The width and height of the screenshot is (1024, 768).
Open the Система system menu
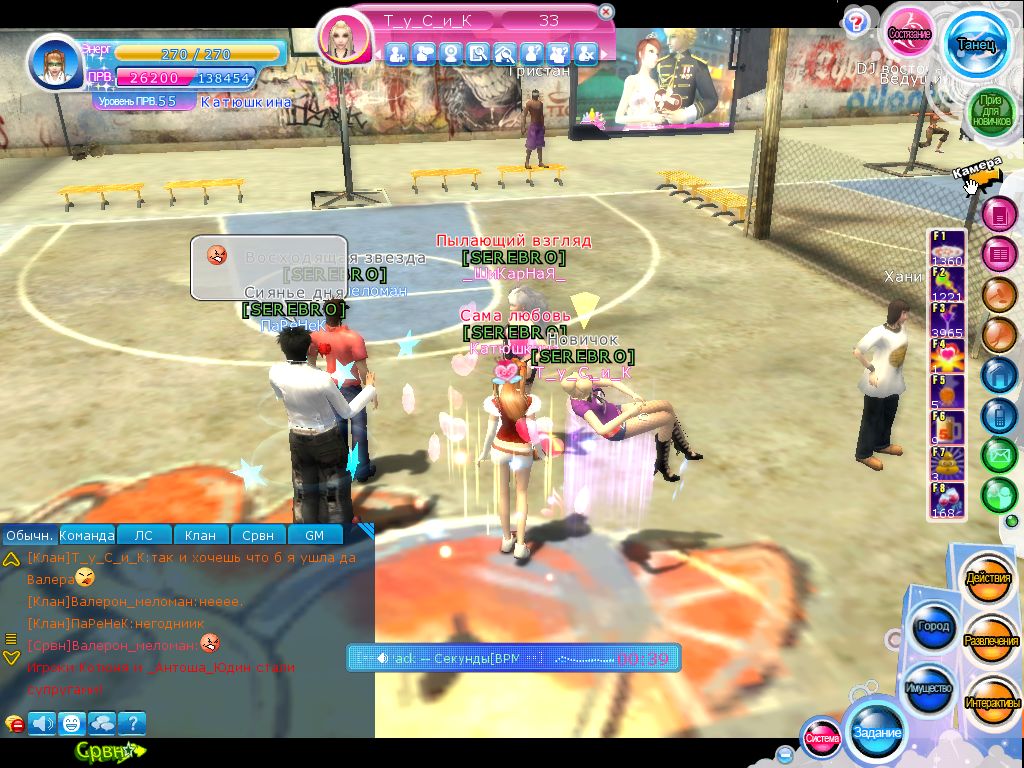tap(822, 738)
